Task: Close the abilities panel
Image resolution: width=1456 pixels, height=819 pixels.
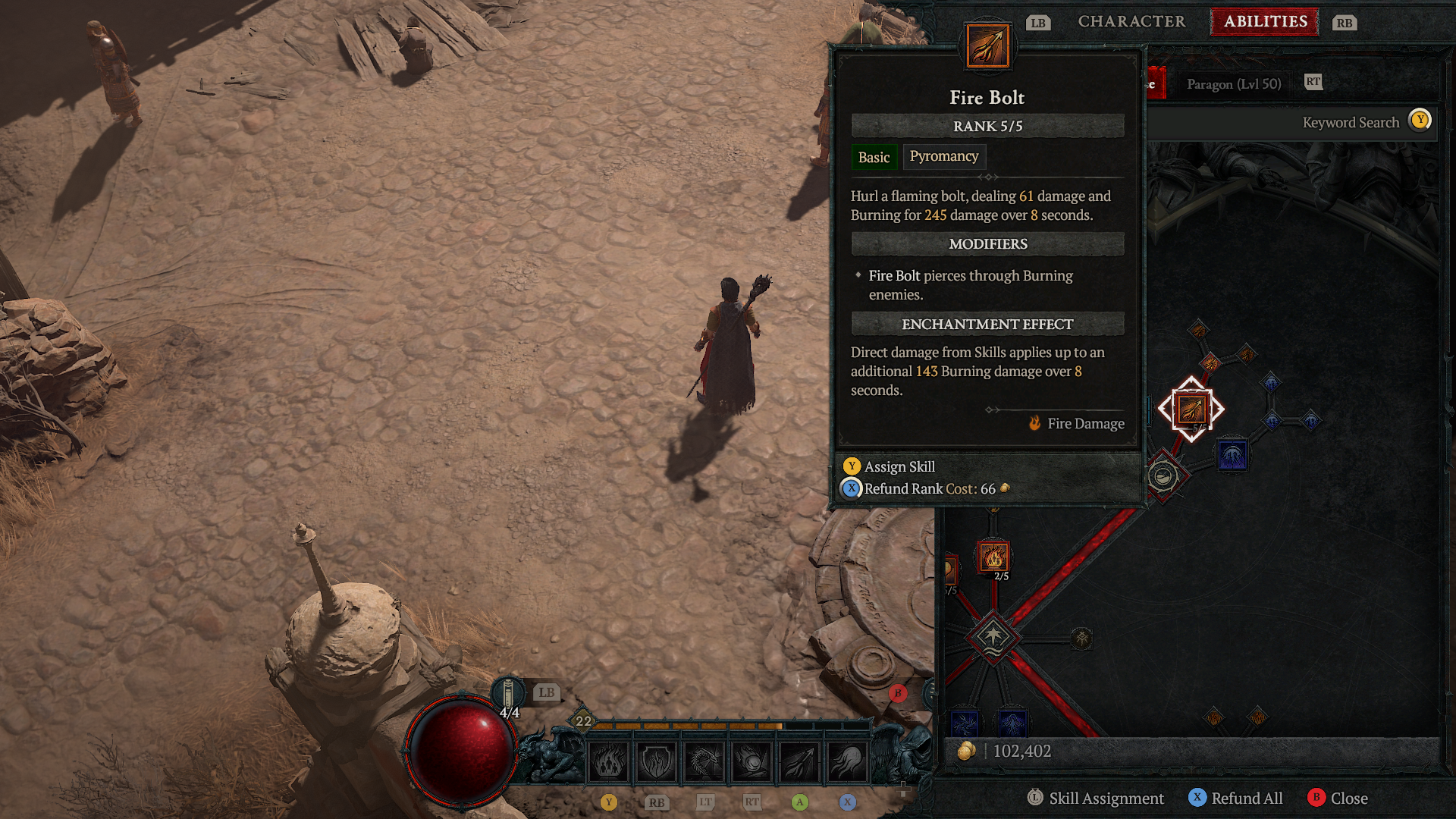Action: click(x=1338, y=799)
